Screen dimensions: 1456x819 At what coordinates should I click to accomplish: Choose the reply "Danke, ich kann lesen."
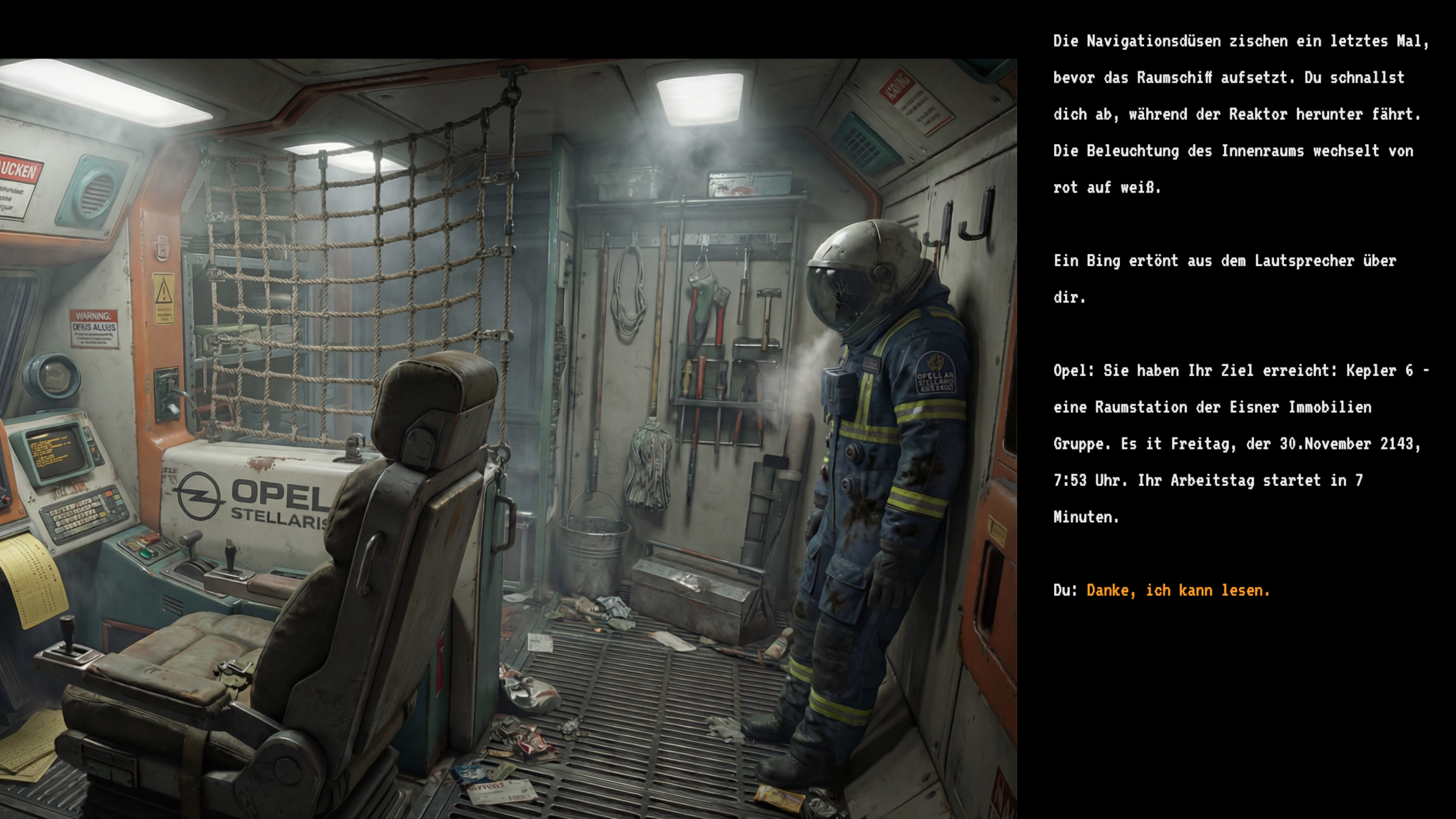(x=1178, y=591)
